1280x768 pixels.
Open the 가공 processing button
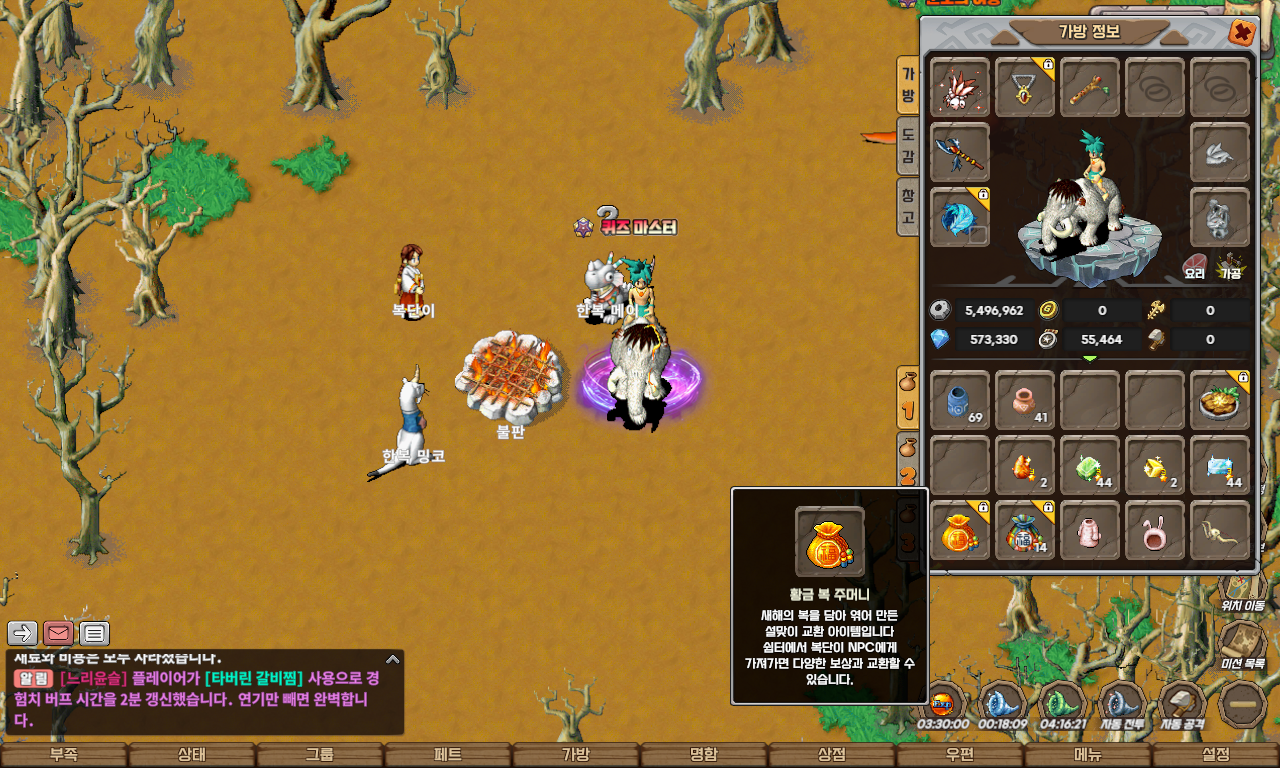point(1230,267)
